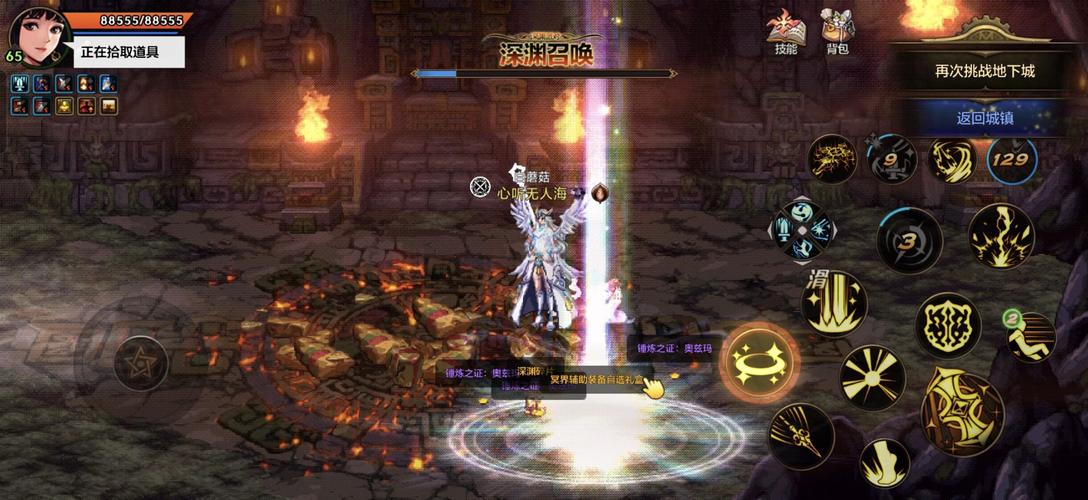Tap the pentagram virtual joystick
The image size is (1088, 500).
(x=141, y=362)
